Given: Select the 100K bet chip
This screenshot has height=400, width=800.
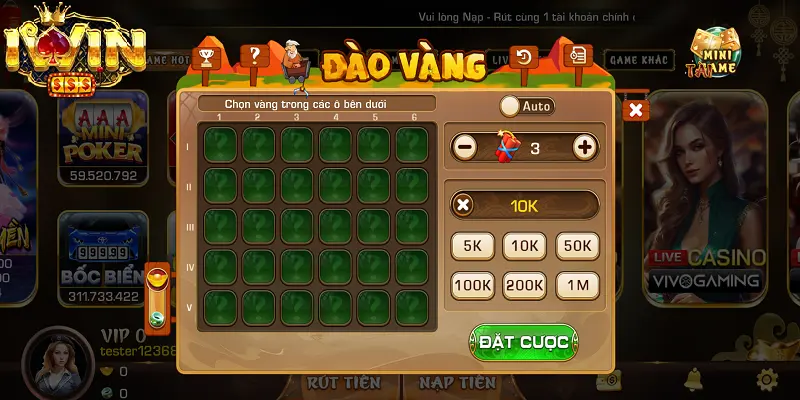Looking at the screenshot, I should (x=475, y=286).
